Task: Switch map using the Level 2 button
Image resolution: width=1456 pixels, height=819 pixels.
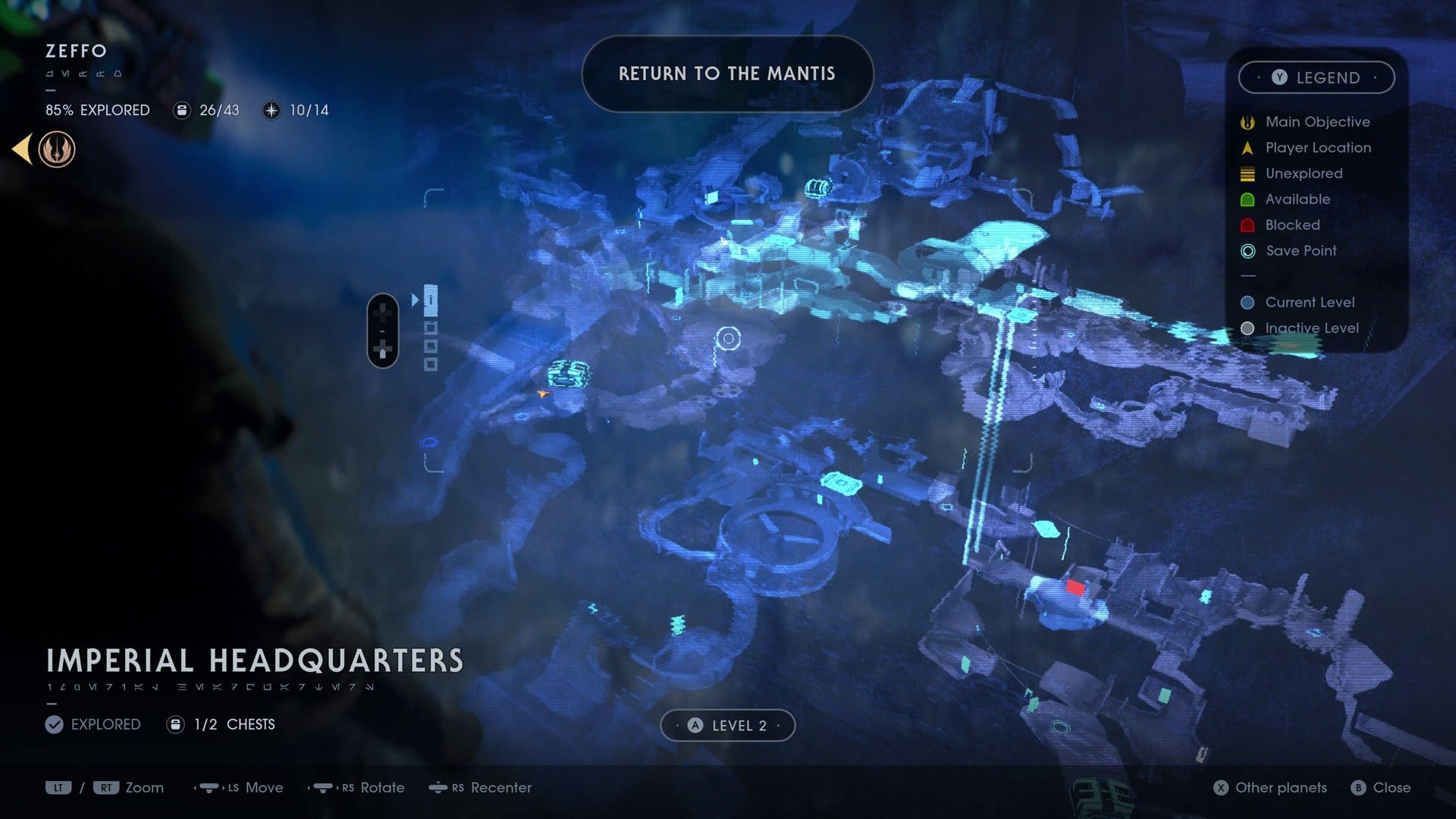Action: 727,726
